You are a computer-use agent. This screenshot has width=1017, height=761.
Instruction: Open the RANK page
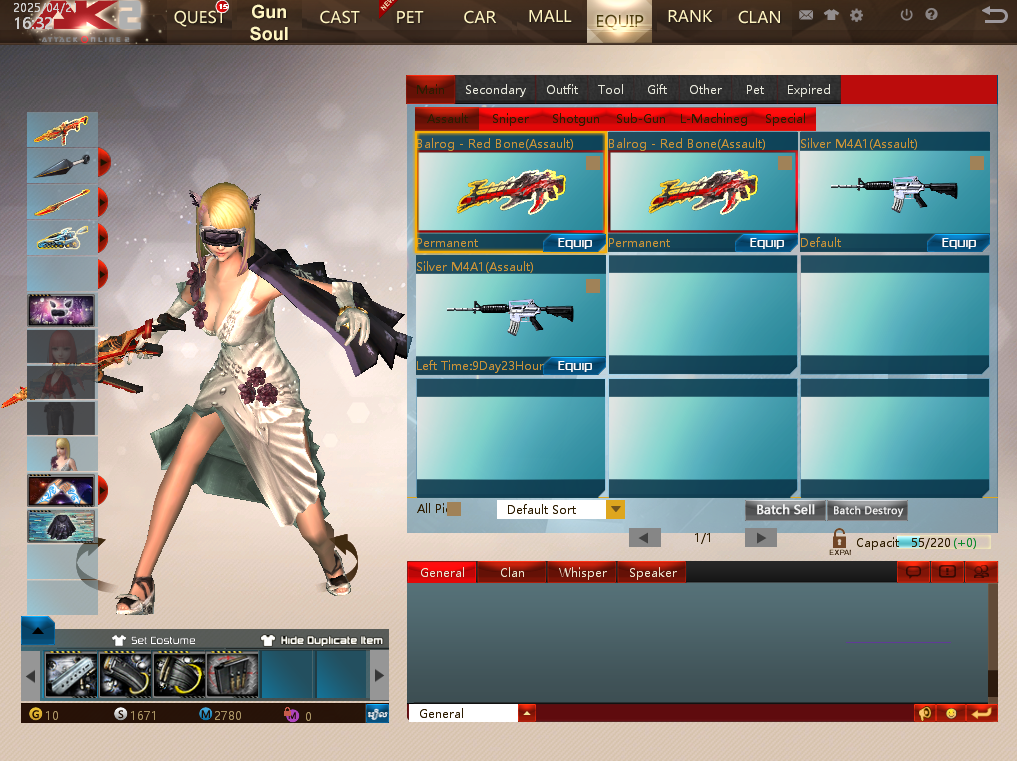689,17
